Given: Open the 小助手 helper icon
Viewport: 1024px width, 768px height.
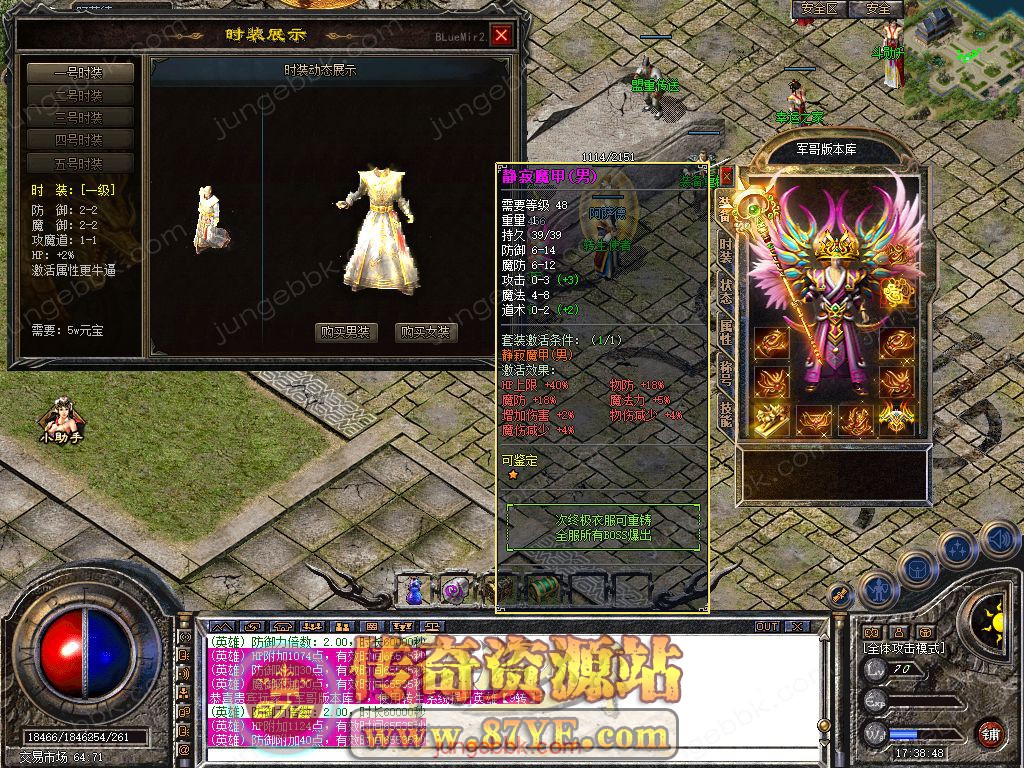Looking at the screenshot, I should click(x=57, y=420).
